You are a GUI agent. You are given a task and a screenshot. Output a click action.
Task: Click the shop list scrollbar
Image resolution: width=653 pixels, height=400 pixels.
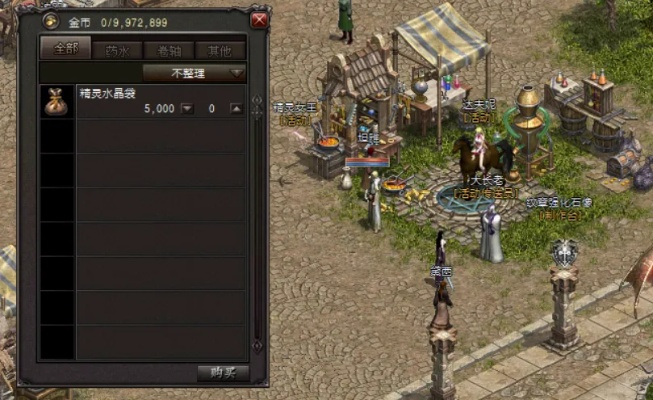click(256, 220)
